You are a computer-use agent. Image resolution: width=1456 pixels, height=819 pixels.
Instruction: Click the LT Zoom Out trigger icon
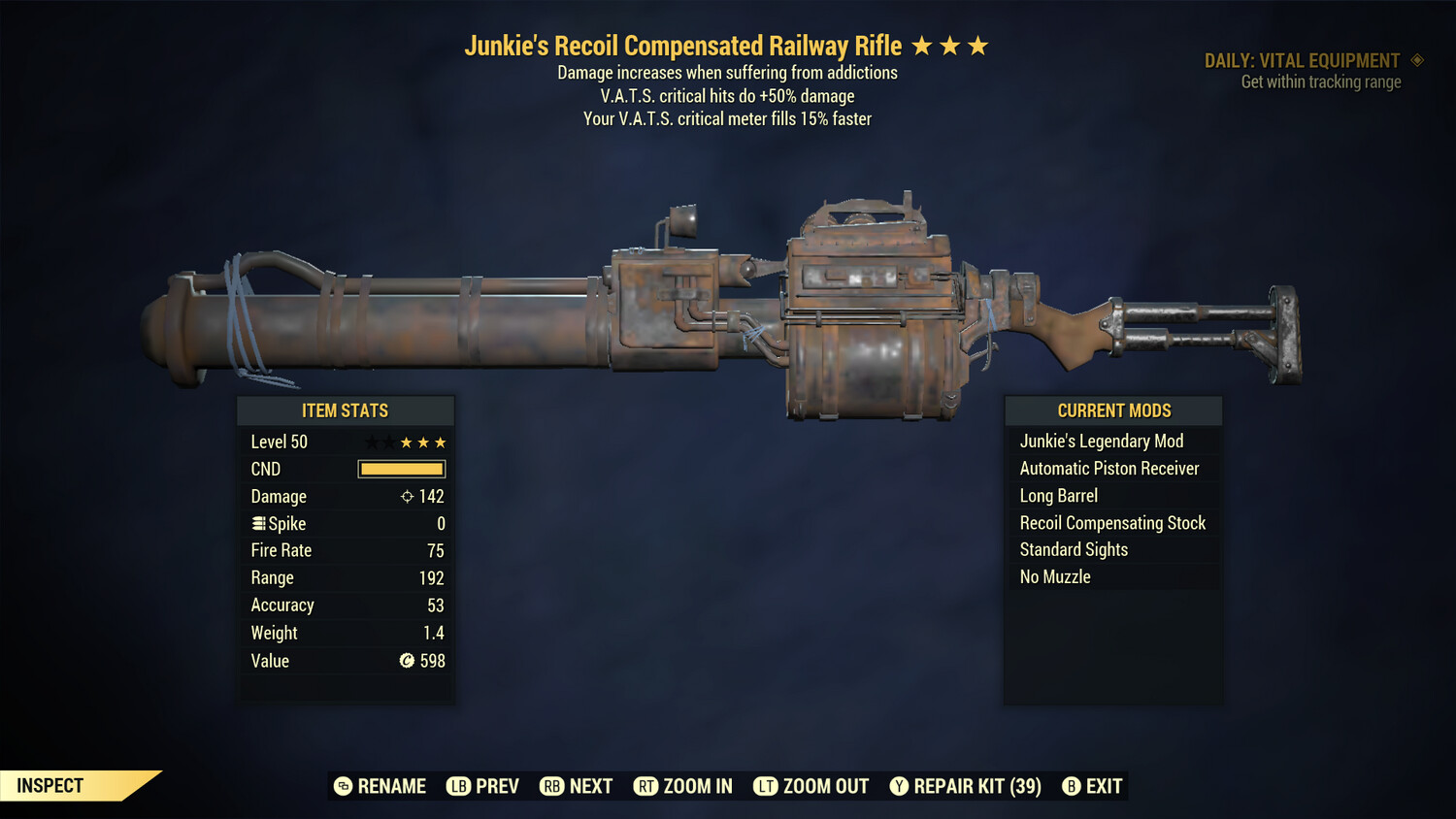point(766,786)
